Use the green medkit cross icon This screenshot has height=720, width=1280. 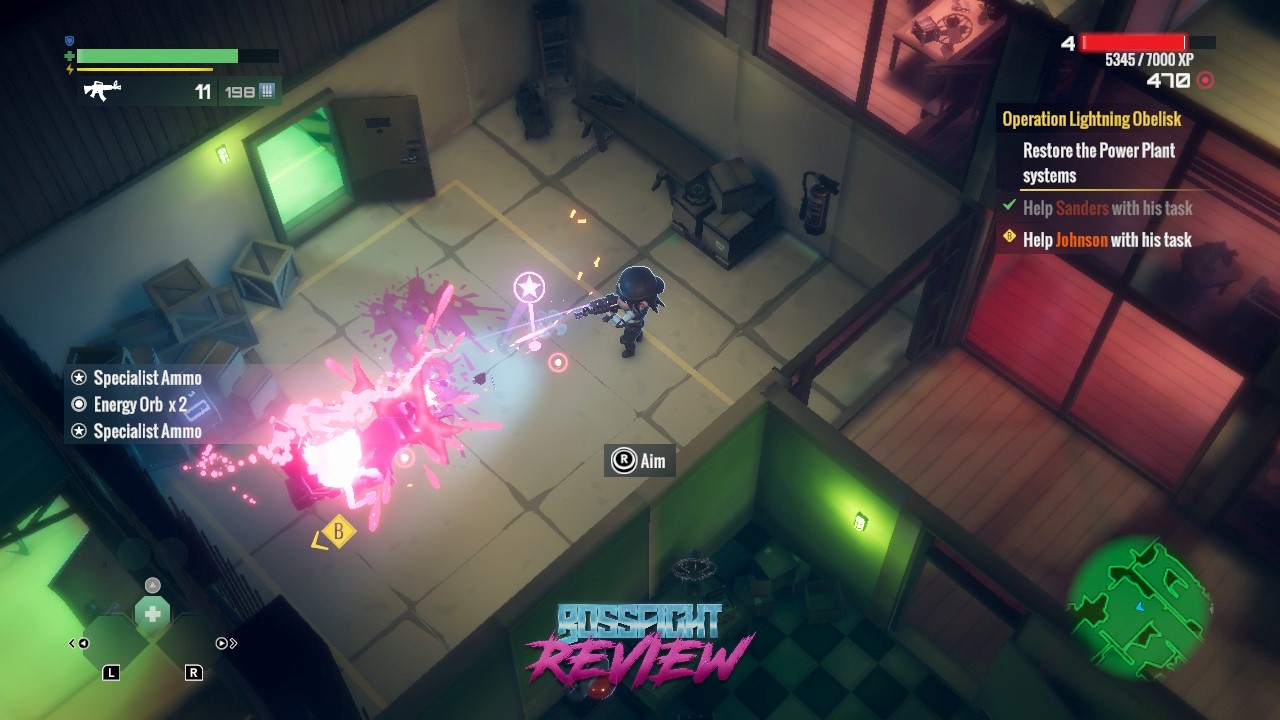tap(152, 614)
